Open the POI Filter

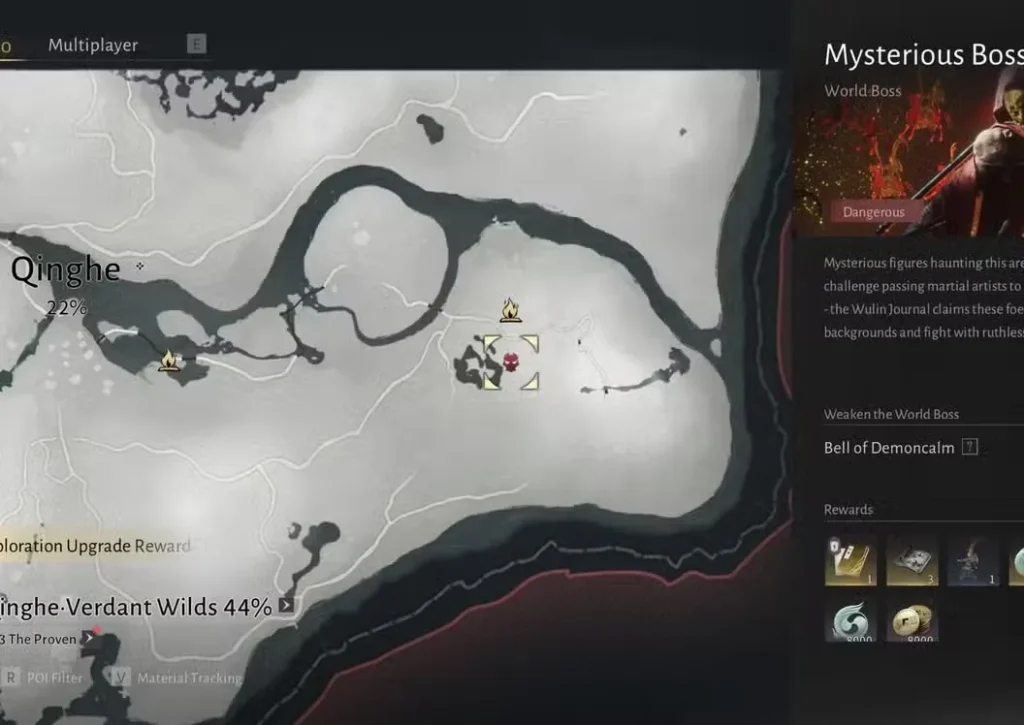click(x=55, y=677)
